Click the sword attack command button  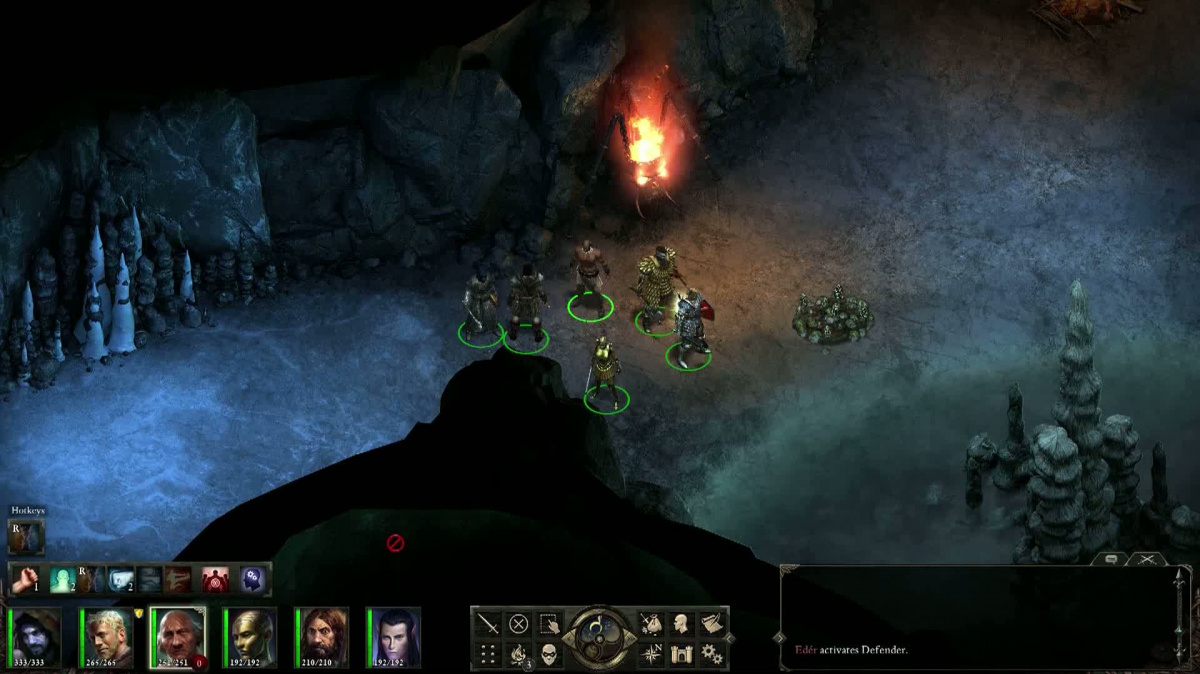(488, 624)
